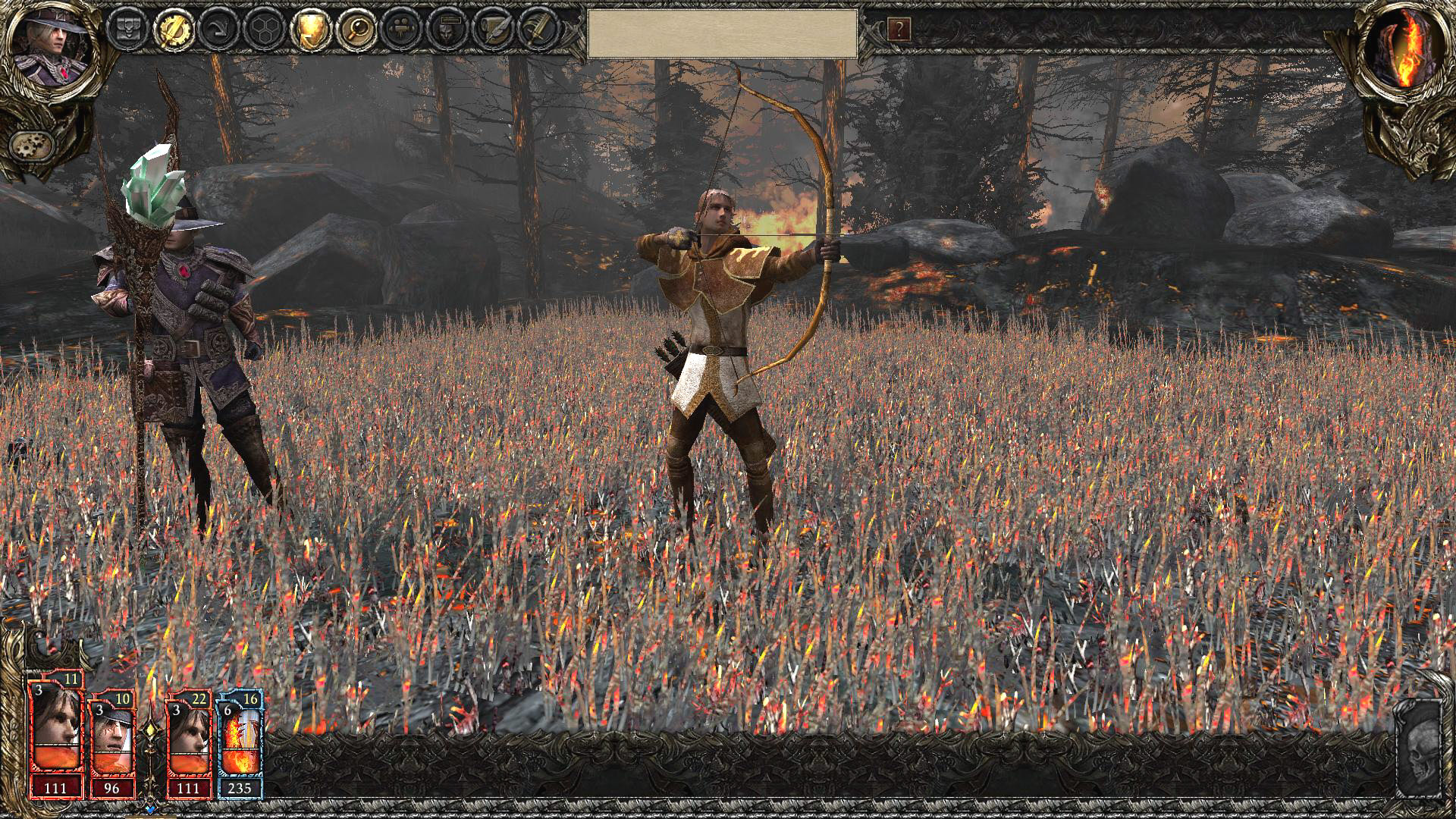This screenshot has width=1456, height=819.
Task: Click the magnifying glass inspect icon
Action: [x=356, y=30]
